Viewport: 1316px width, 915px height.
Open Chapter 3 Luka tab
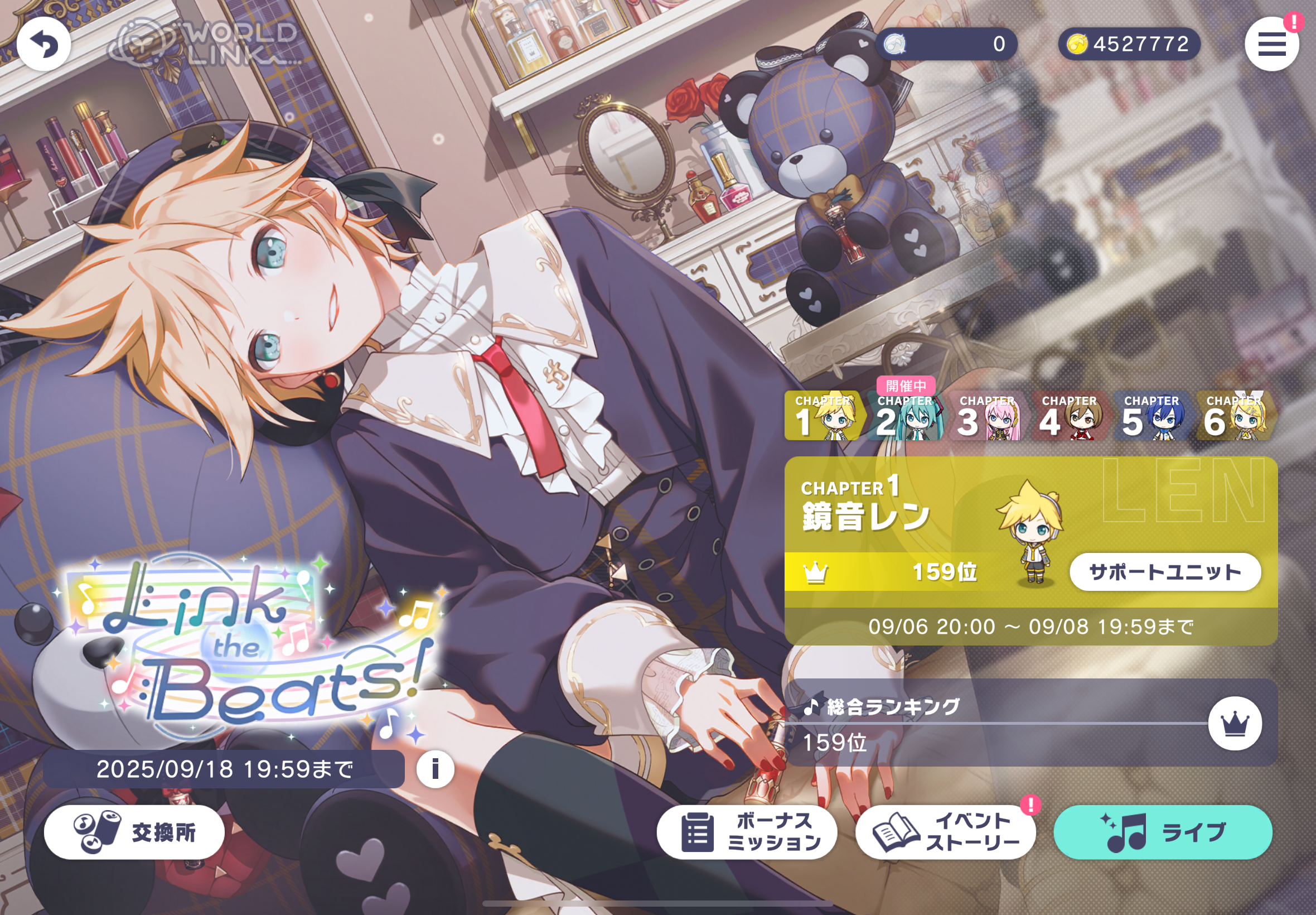(987, 416)
